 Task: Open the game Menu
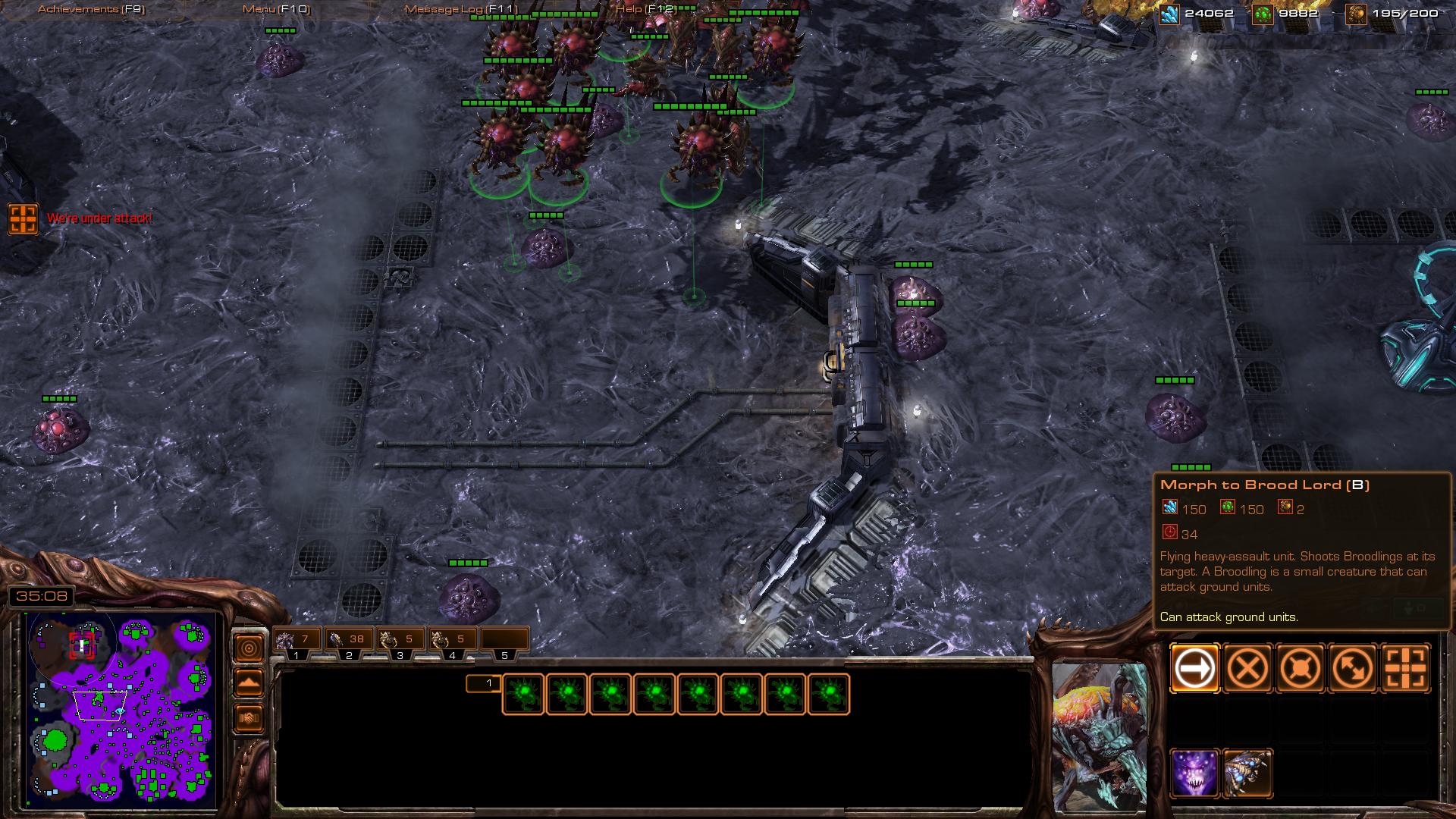click(276, 9)
